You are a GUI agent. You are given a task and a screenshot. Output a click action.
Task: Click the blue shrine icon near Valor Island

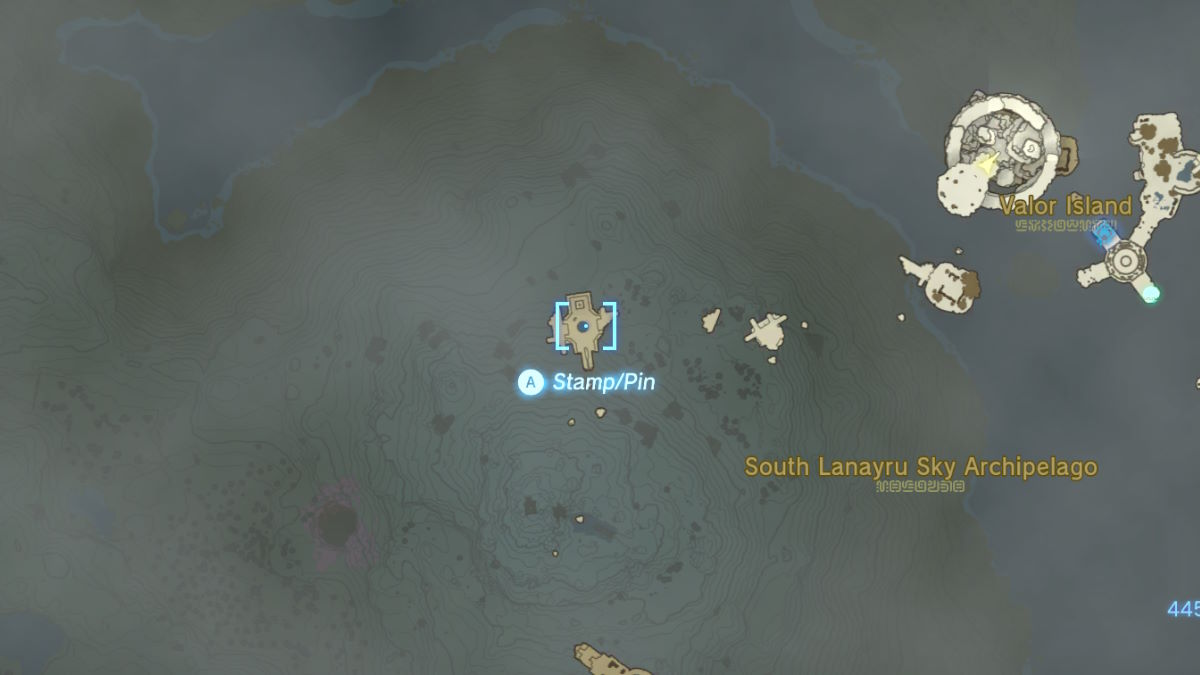tap(1105, 234)
